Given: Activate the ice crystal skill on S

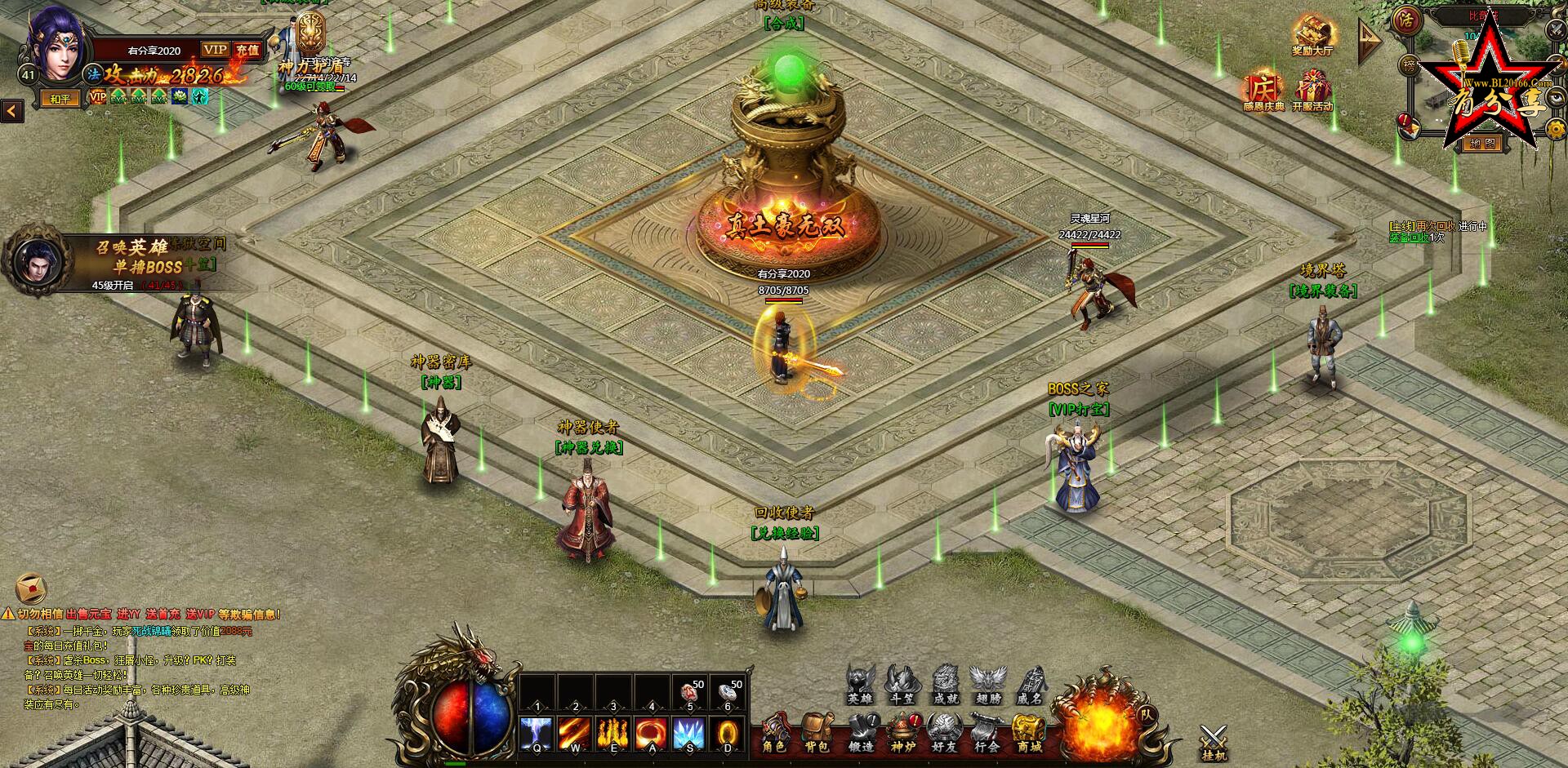Looking at the screenshot, I should (x=689, y=734).
